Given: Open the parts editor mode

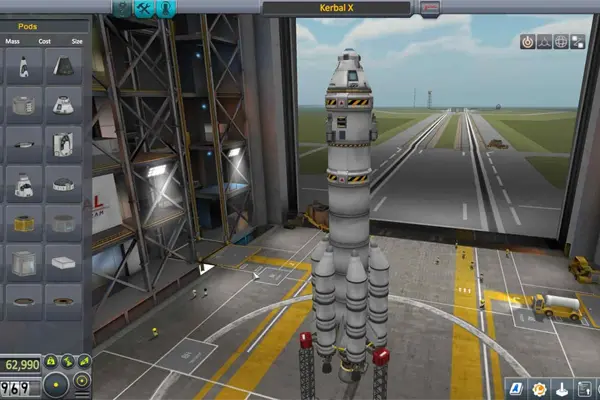Looking at the screenshot, I should pyautogui.click(x=122, y=8).
